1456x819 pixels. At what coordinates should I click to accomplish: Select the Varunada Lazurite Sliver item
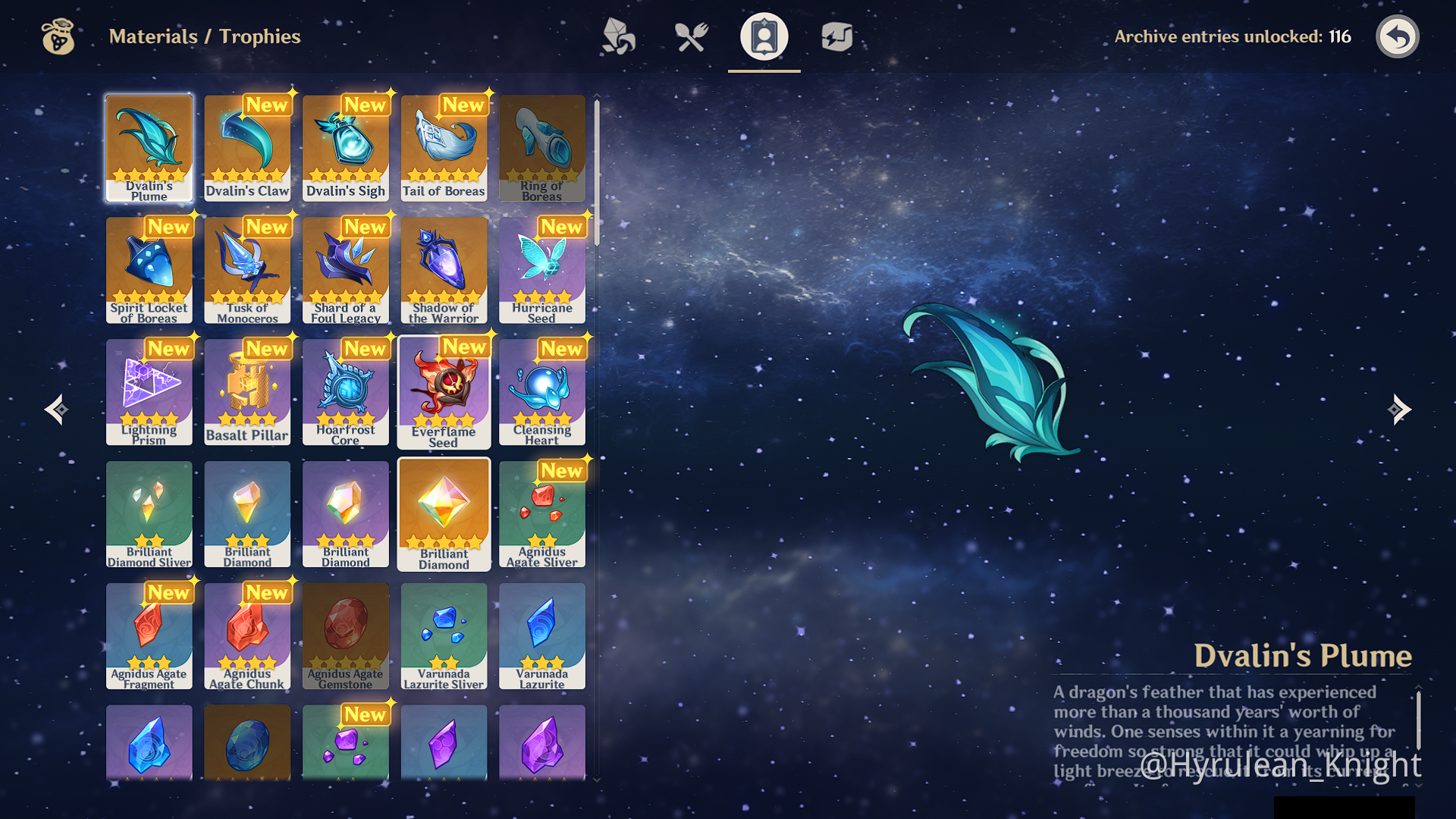[x=444, y=636]
